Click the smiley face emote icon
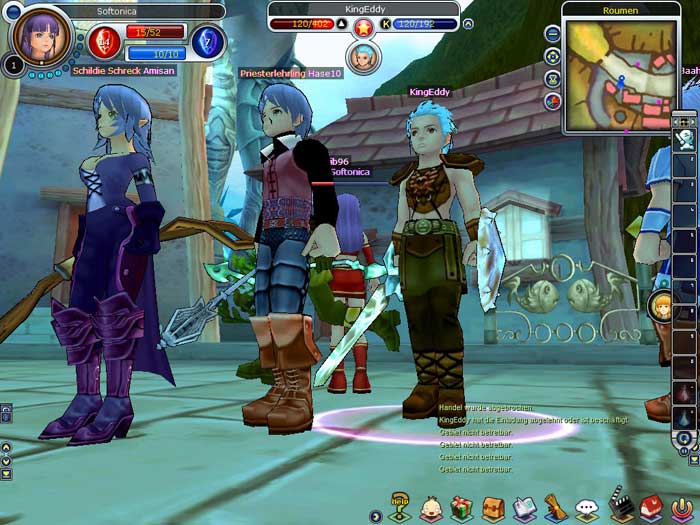 click(431, 509)
